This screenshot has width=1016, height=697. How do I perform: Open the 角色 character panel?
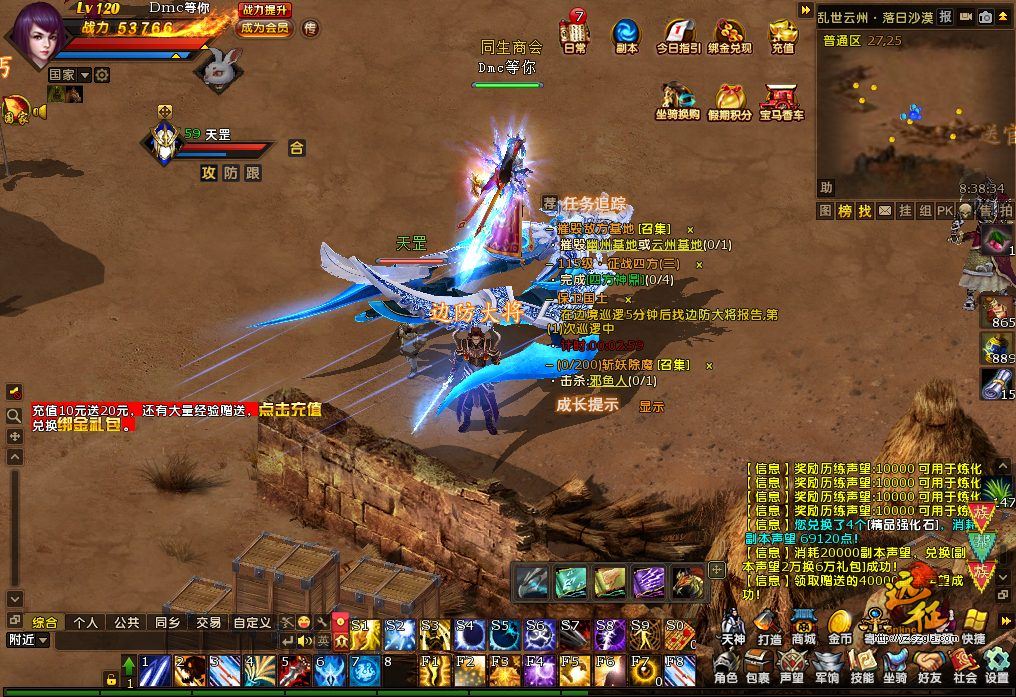(x=726, y=666)
